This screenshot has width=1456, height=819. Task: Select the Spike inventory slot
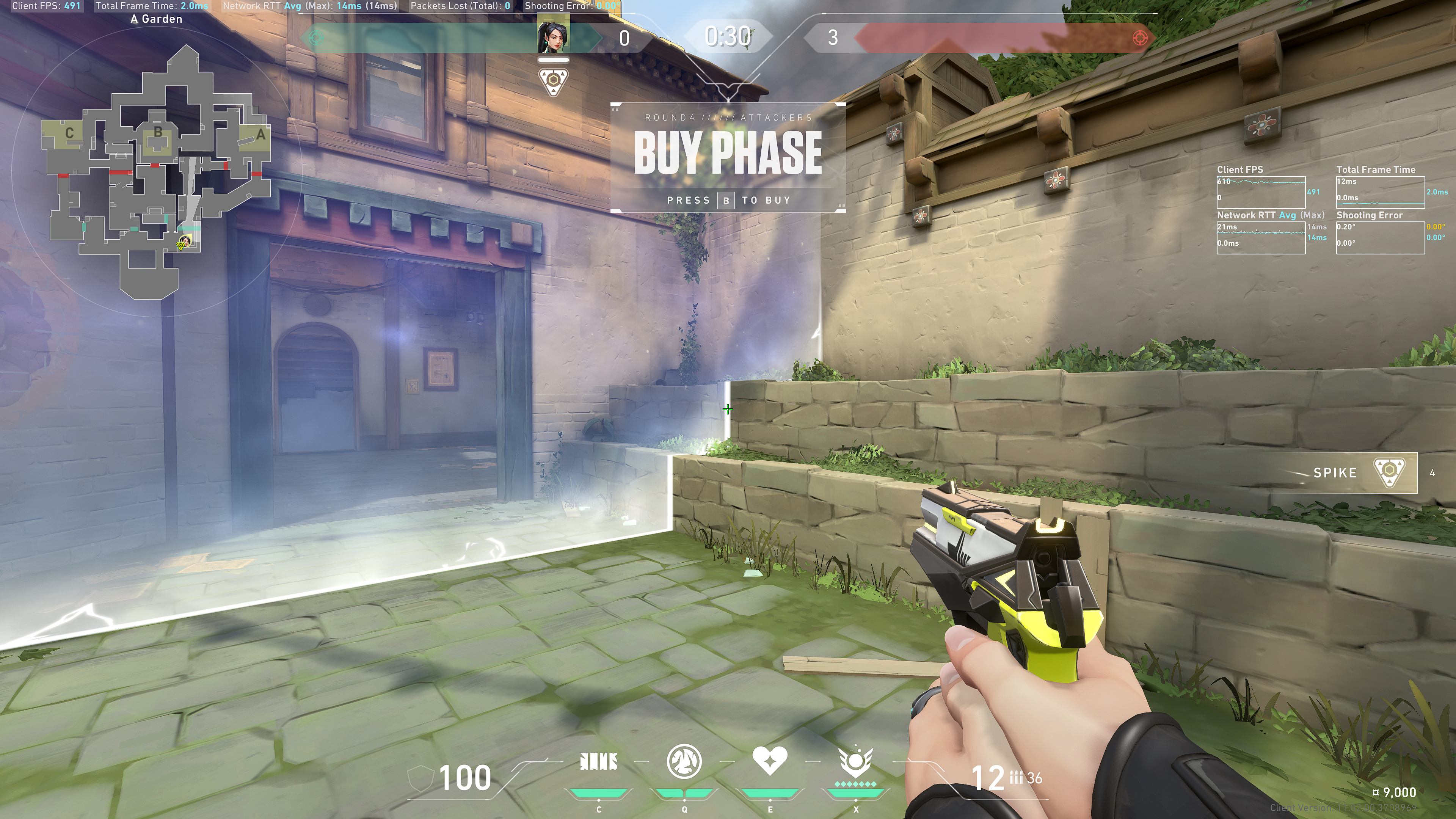(1362, 472)
